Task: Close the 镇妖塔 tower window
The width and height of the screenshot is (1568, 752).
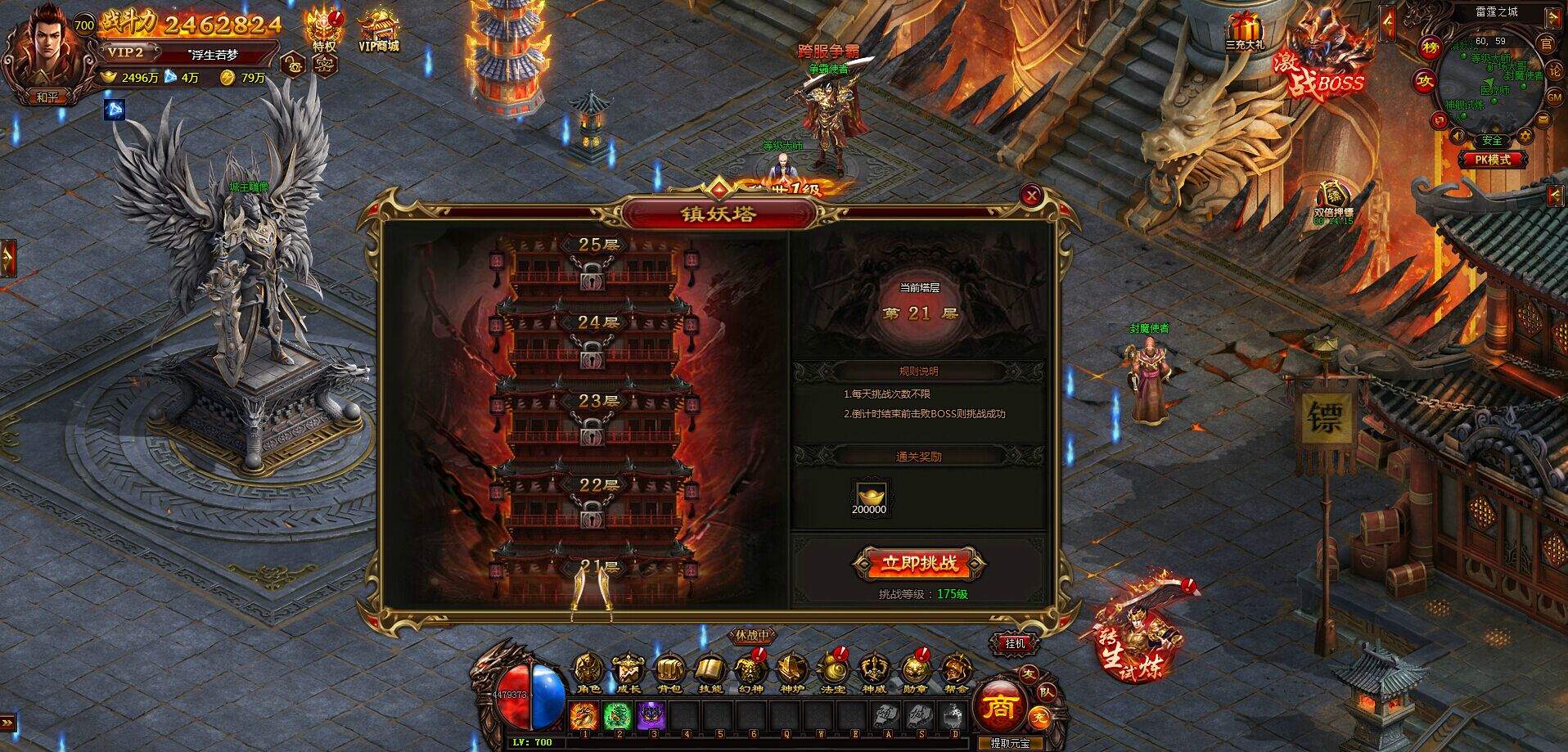Action: tap(1031, 195)
